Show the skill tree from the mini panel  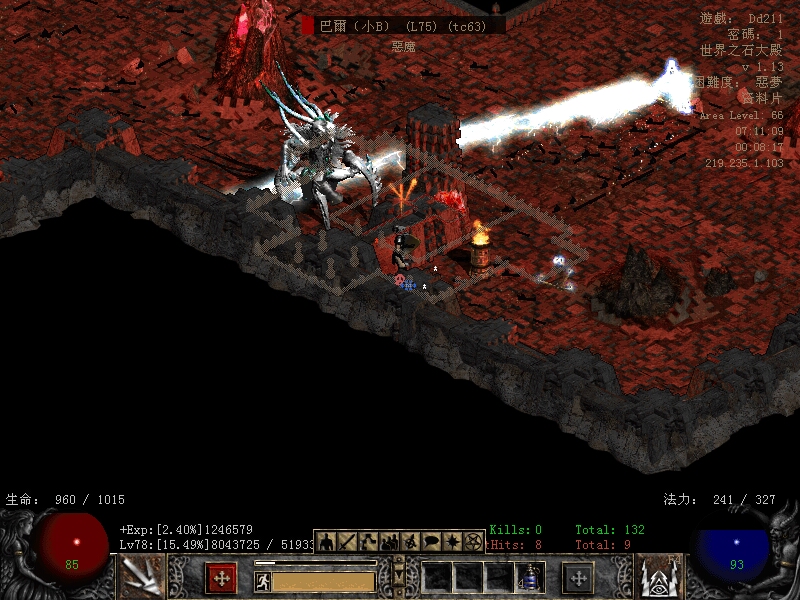[368, 541]
